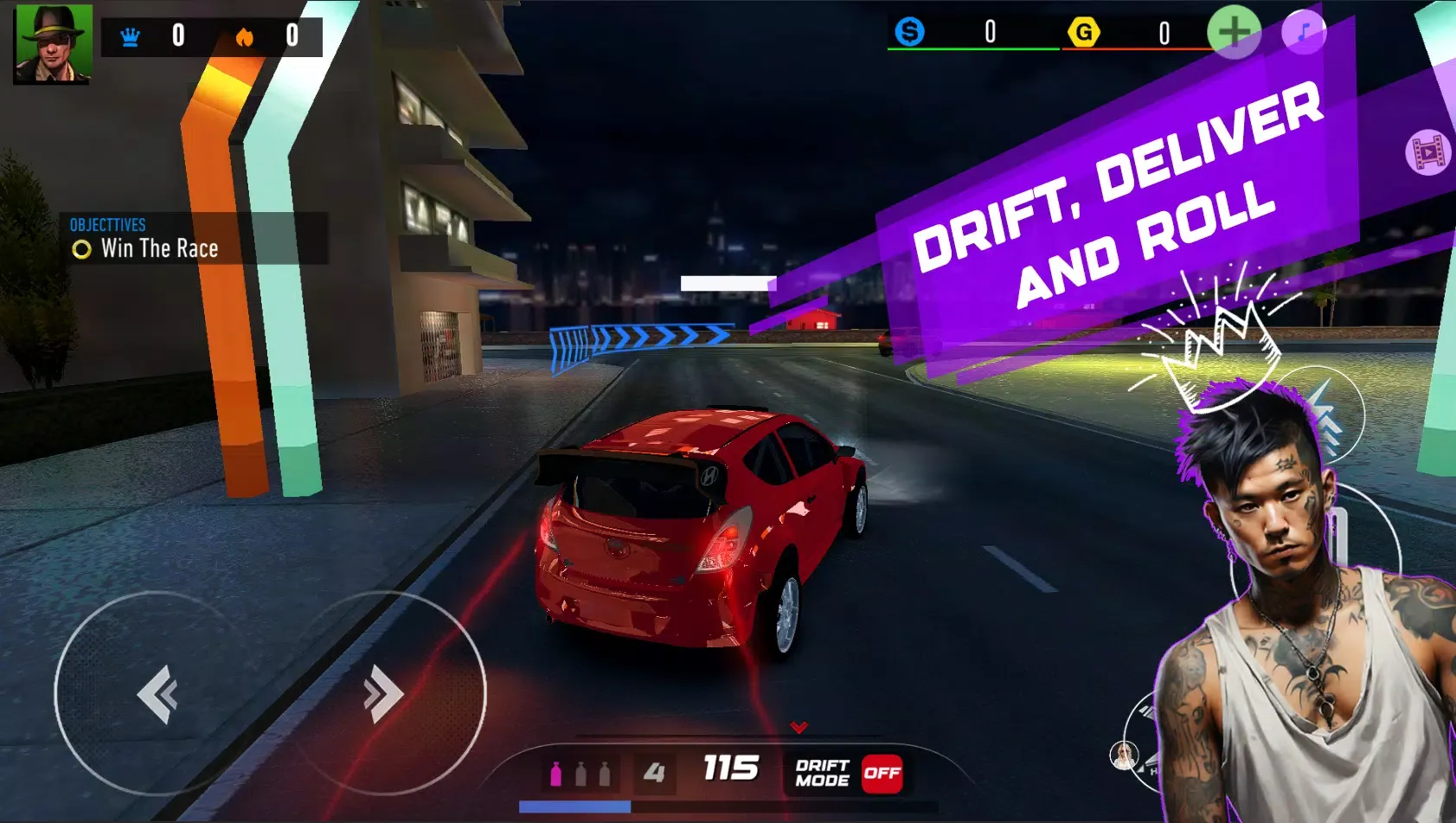
Task: Select the Win The Race objective
Action: point(159,249)
